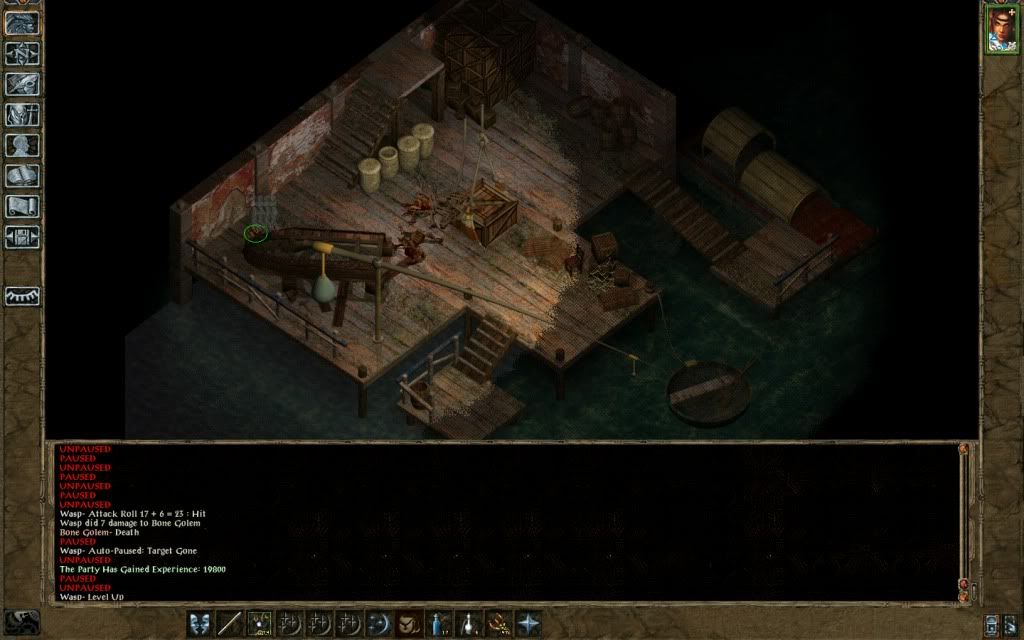Use the blue potion quick item

439,622
